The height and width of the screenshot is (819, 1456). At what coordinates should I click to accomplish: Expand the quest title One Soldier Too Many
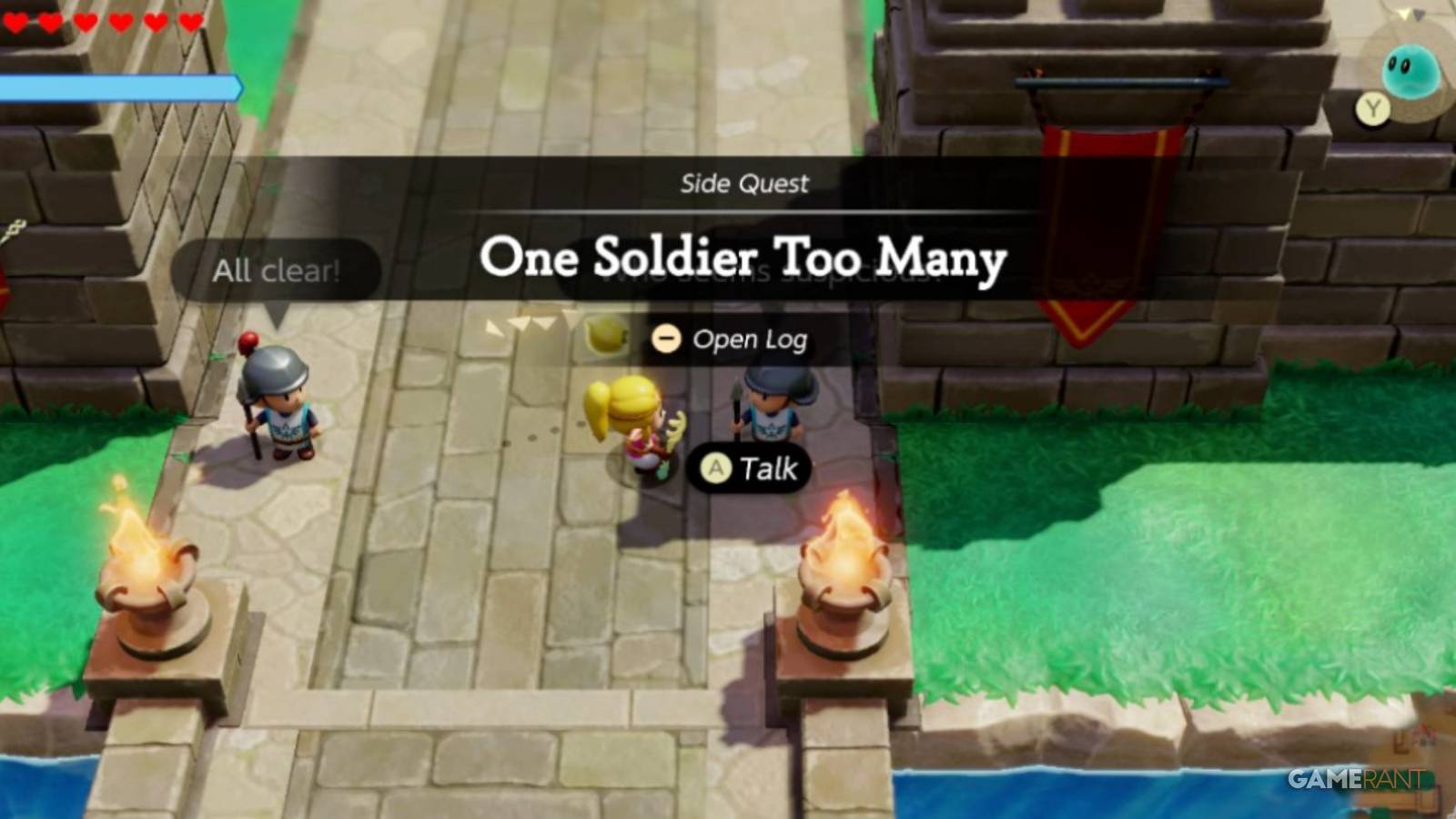[x=743, y=262]
